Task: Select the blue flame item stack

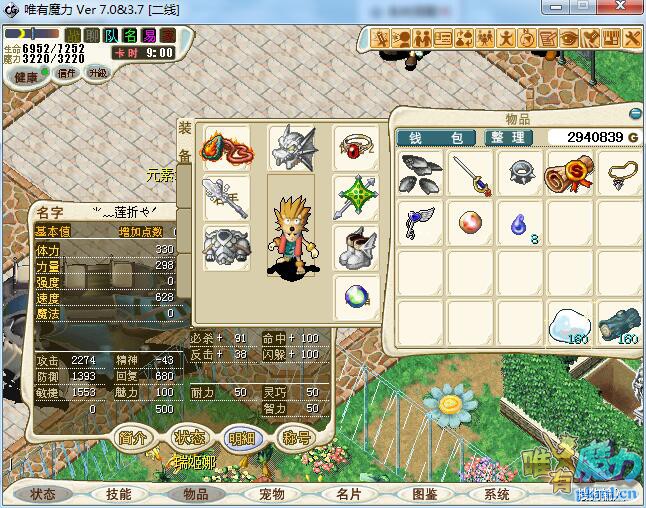Action: click(520, 223)
